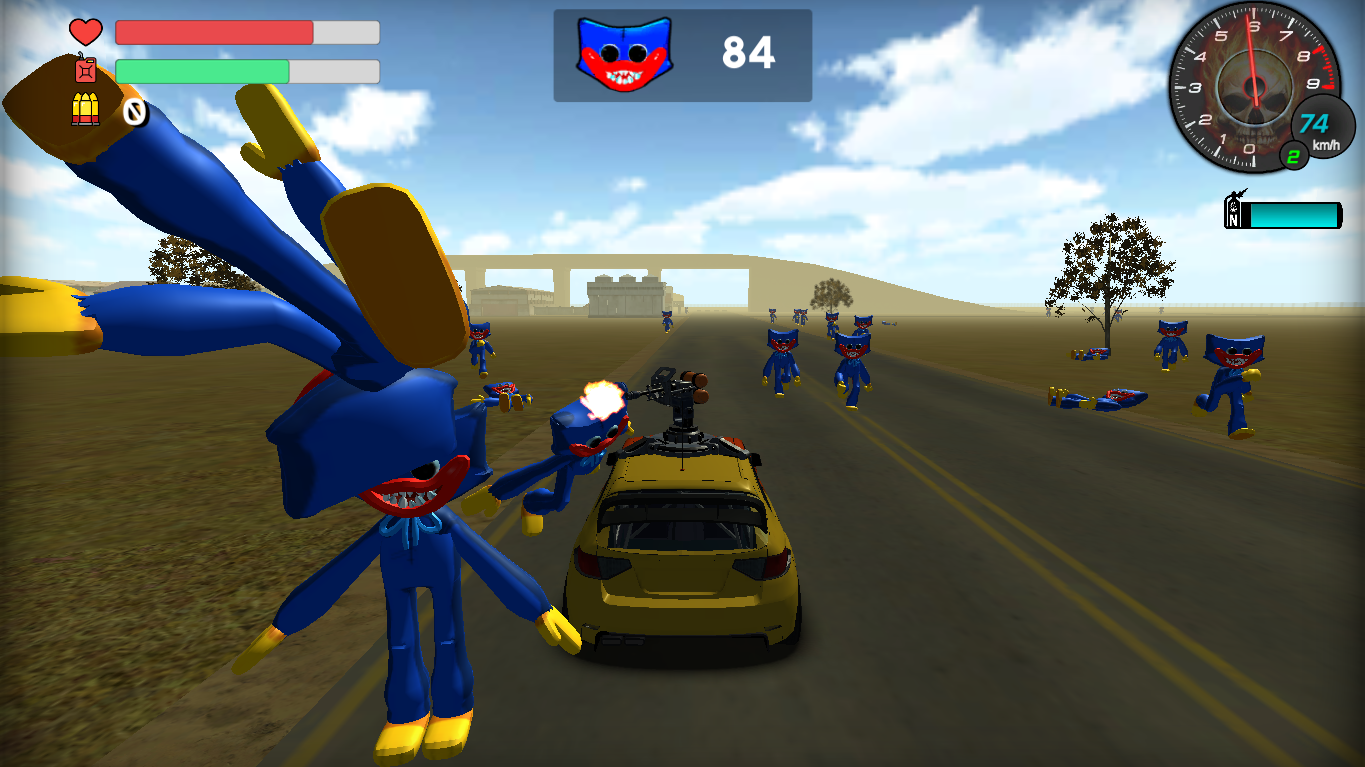This screenshot has height=767, width=1365.
Task: Click the nitro canister icon labeled N
Action: pyautogui.click(x=1232, y=211)
